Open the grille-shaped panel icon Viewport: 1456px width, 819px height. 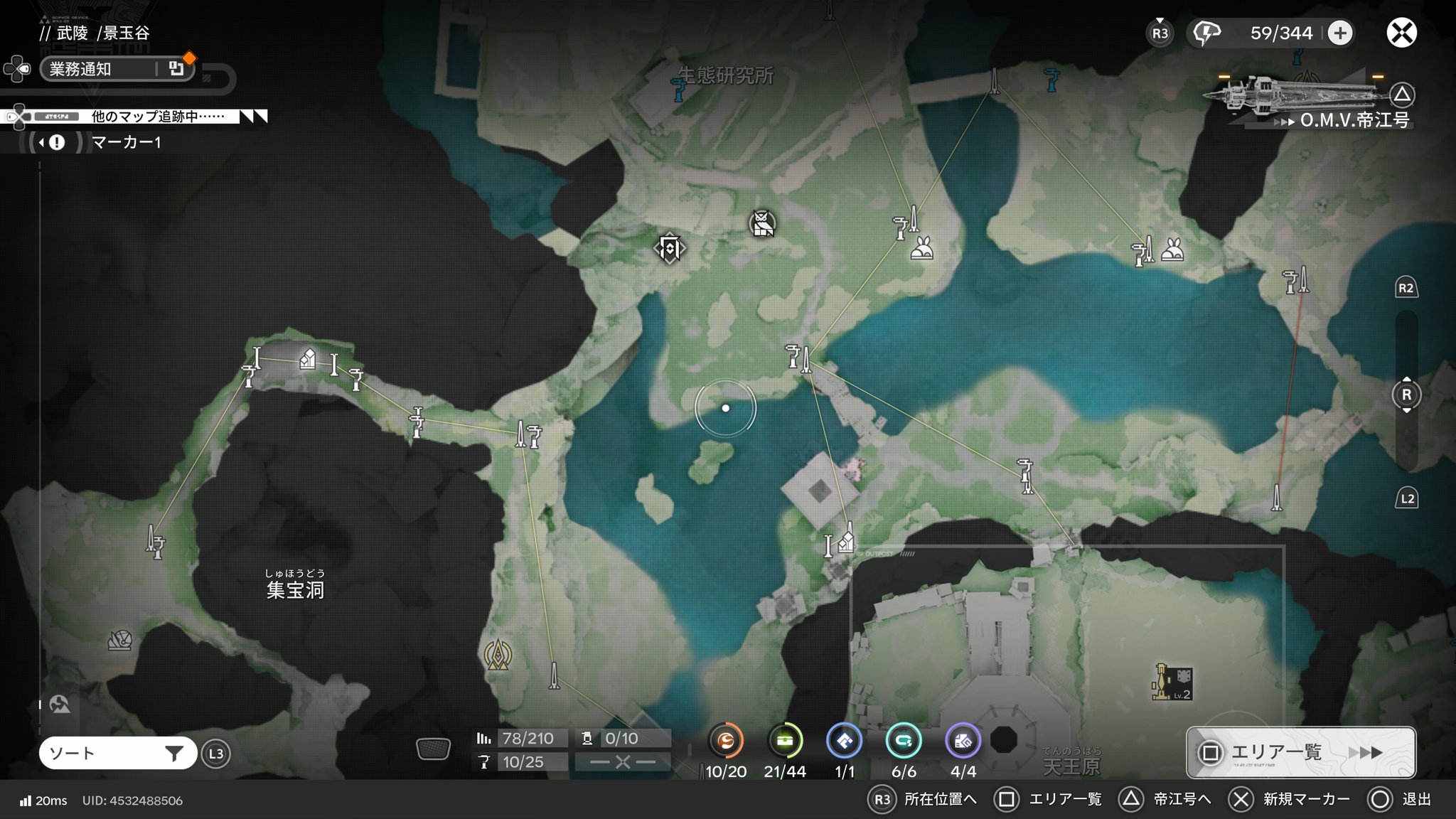click(x=433, y=749)
